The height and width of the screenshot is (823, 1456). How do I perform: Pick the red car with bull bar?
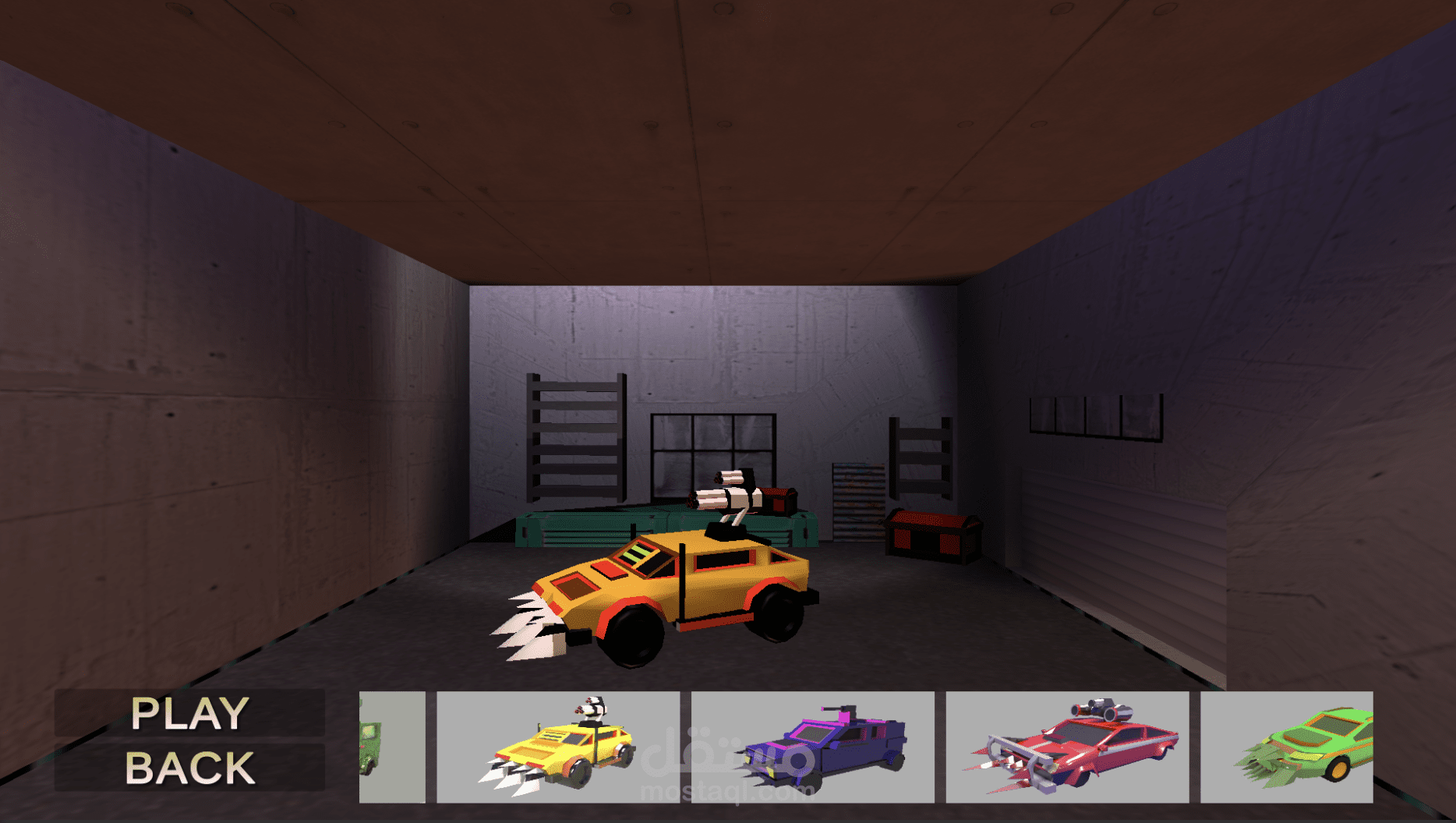point(1067,747)
